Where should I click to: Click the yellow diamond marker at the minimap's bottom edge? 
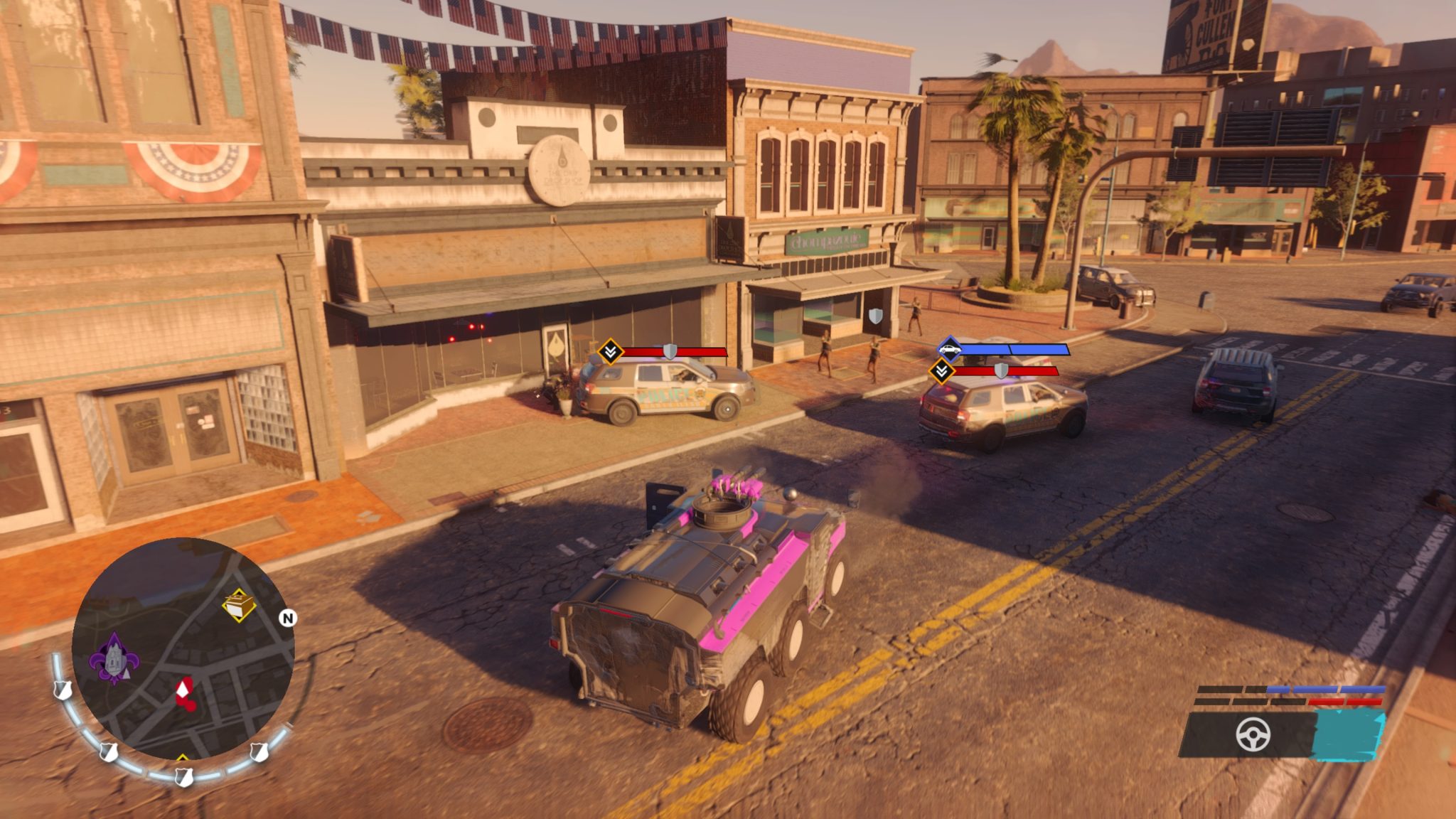[x=182, y=758]
